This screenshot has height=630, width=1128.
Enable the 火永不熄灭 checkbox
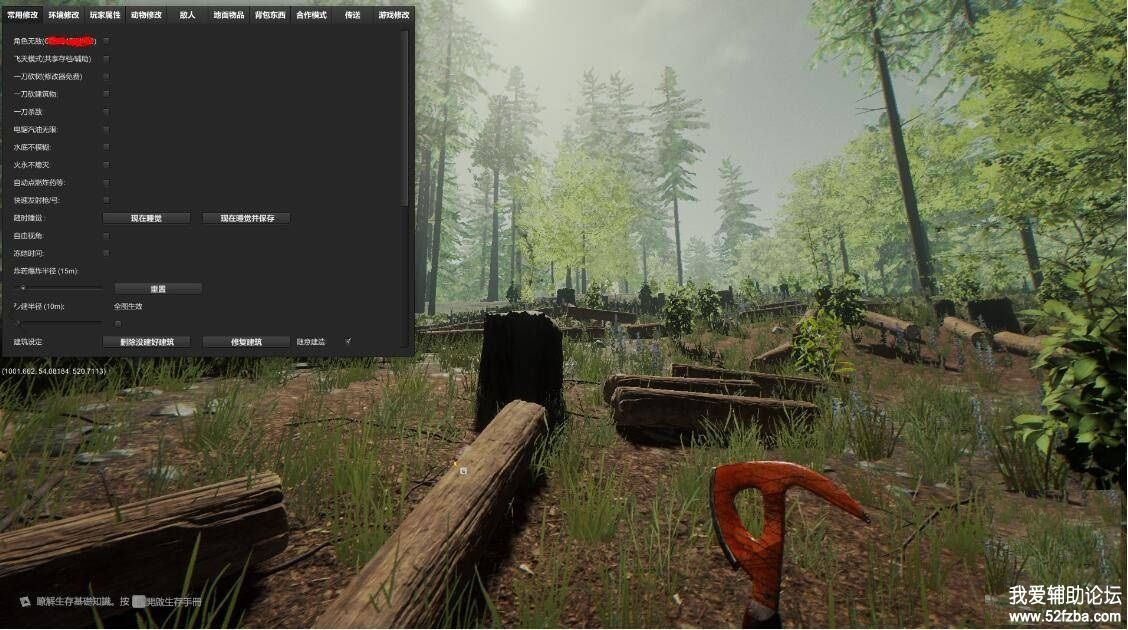(107, 165)
